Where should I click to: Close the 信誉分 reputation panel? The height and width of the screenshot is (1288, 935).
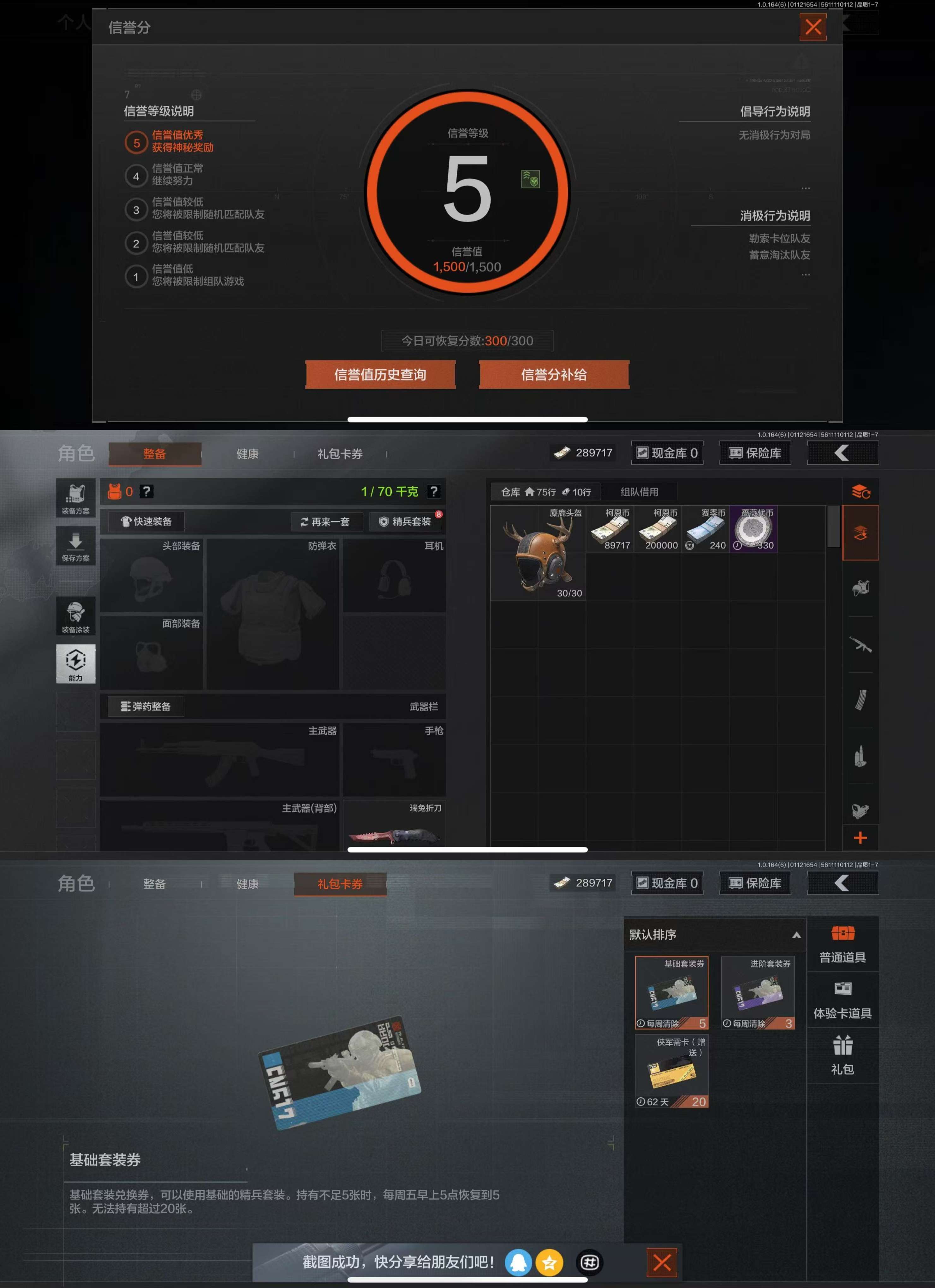(x=812, y=27)
